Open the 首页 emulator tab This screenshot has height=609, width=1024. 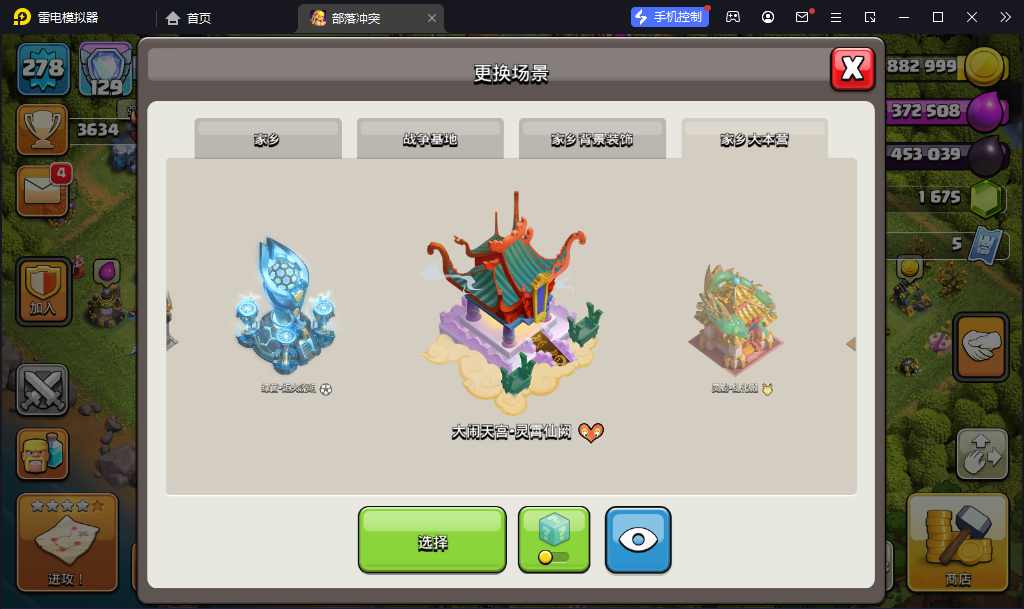point(189,17)
